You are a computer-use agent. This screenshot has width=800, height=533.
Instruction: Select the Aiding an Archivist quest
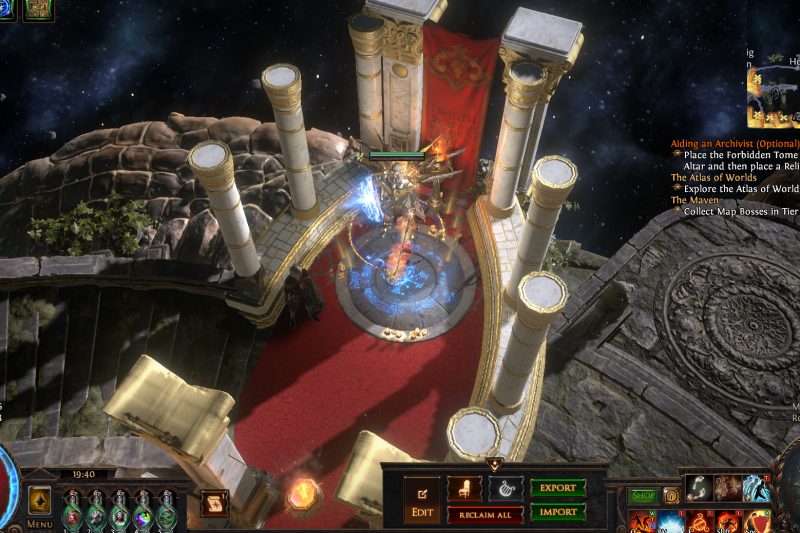click(735, 144)
